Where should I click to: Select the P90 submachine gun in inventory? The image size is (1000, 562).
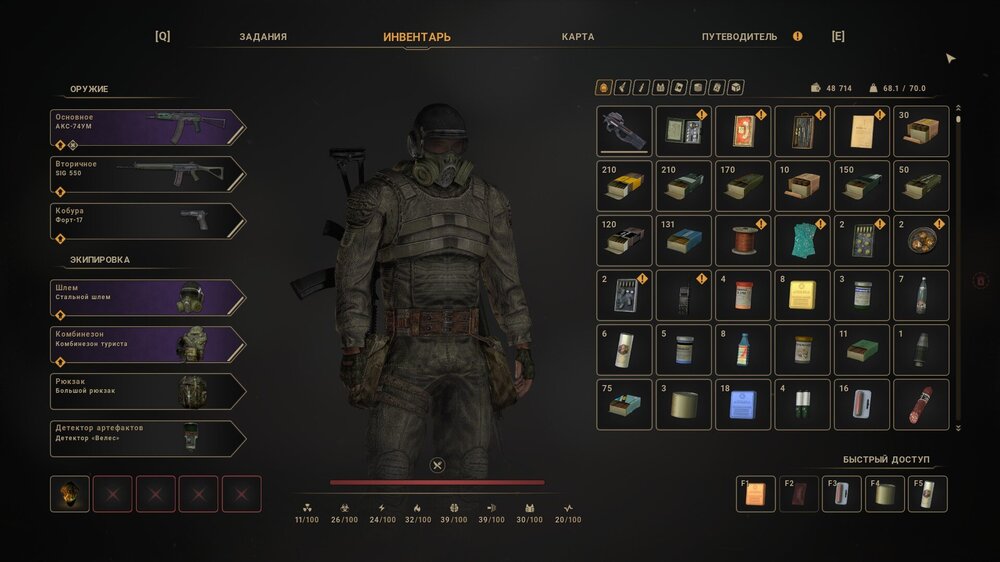(624, 131)
